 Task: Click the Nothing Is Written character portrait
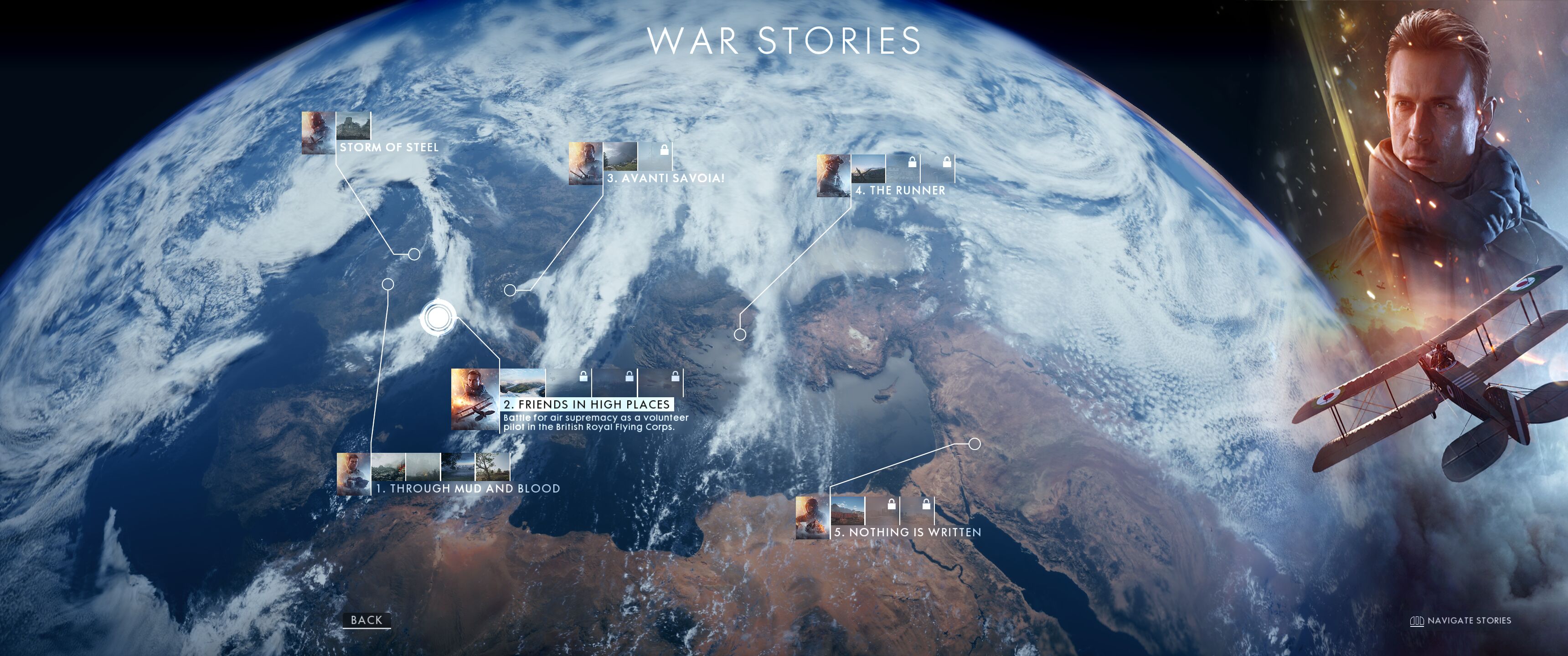point(812,517)
